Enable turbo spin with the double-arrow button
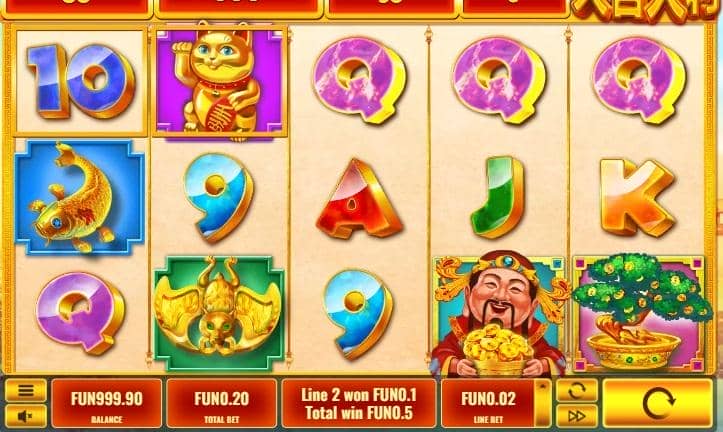The image size is (723, 432). pyautogui.click(x=576, y=415)
